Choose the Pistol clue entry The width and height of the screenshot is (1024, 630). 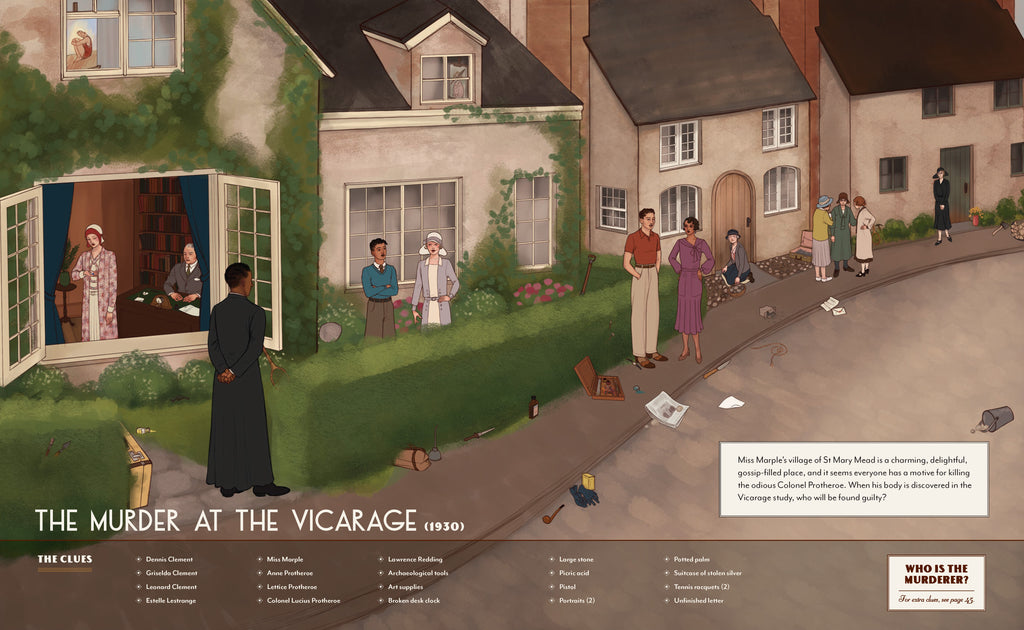pyautogui.click(x=567, y=587)
